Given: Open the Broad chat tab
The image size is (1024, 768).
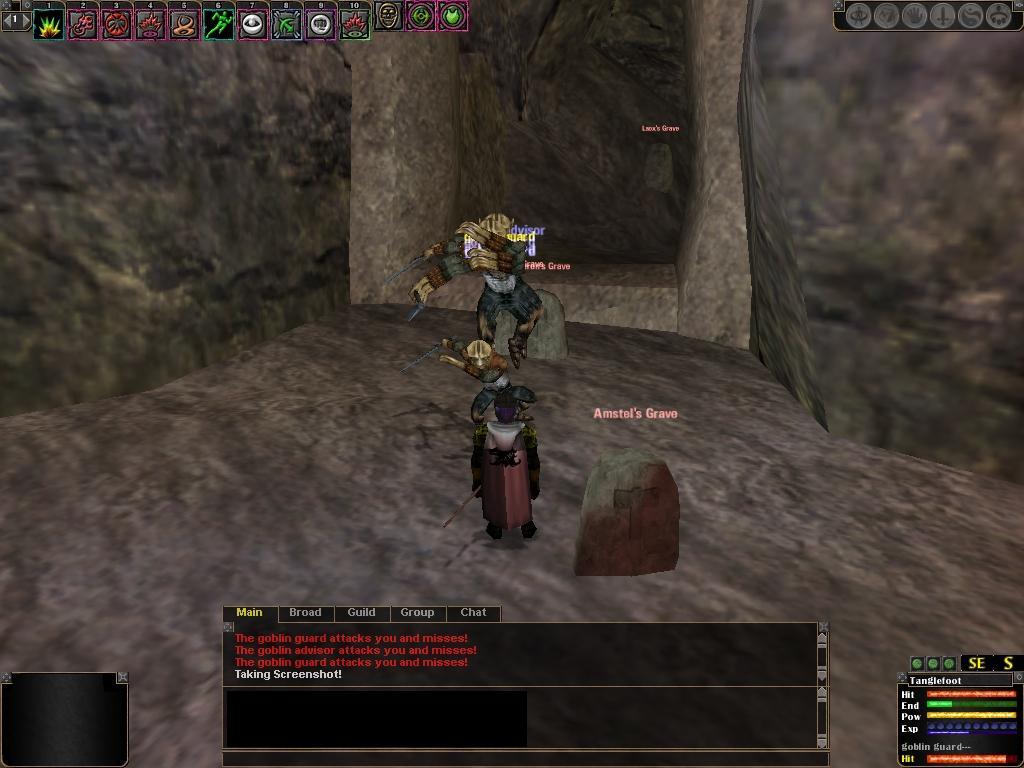Looking at the screenshot, I should click(x=305, y=613).
